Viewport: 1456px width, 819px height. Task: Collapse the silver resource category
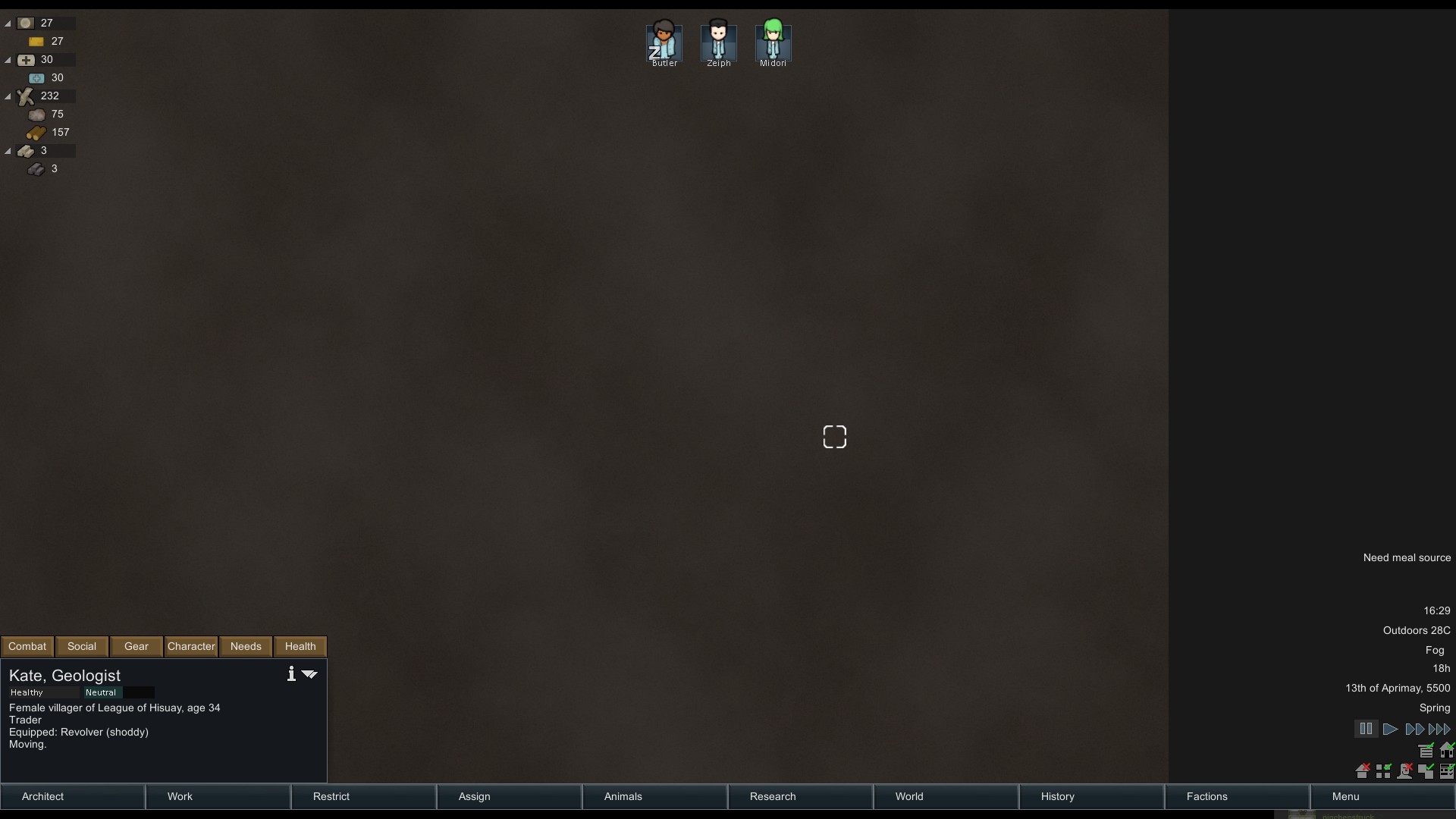7,24
